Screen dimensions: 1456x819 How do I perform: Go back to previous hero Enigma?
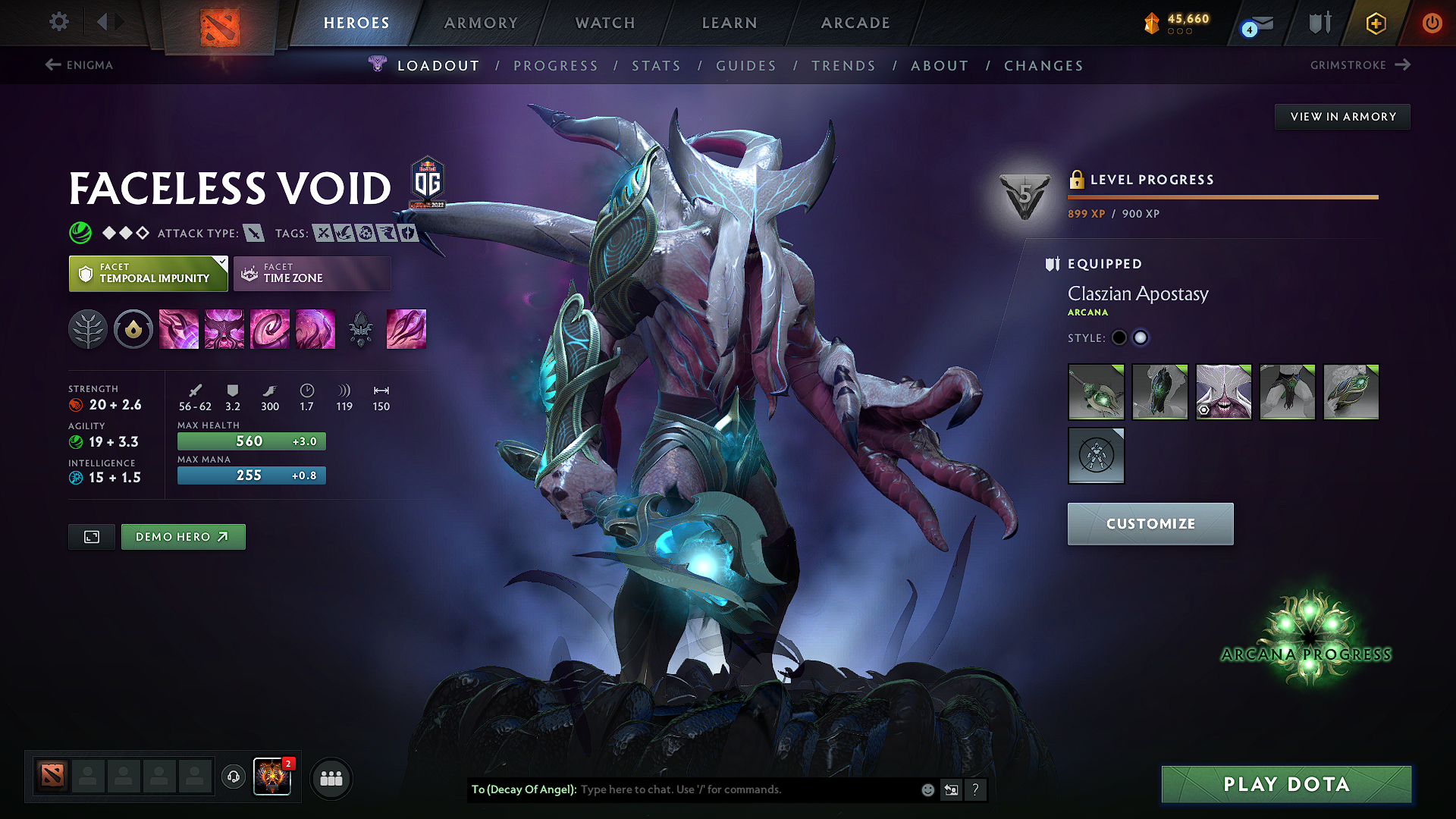coord(80,65)
